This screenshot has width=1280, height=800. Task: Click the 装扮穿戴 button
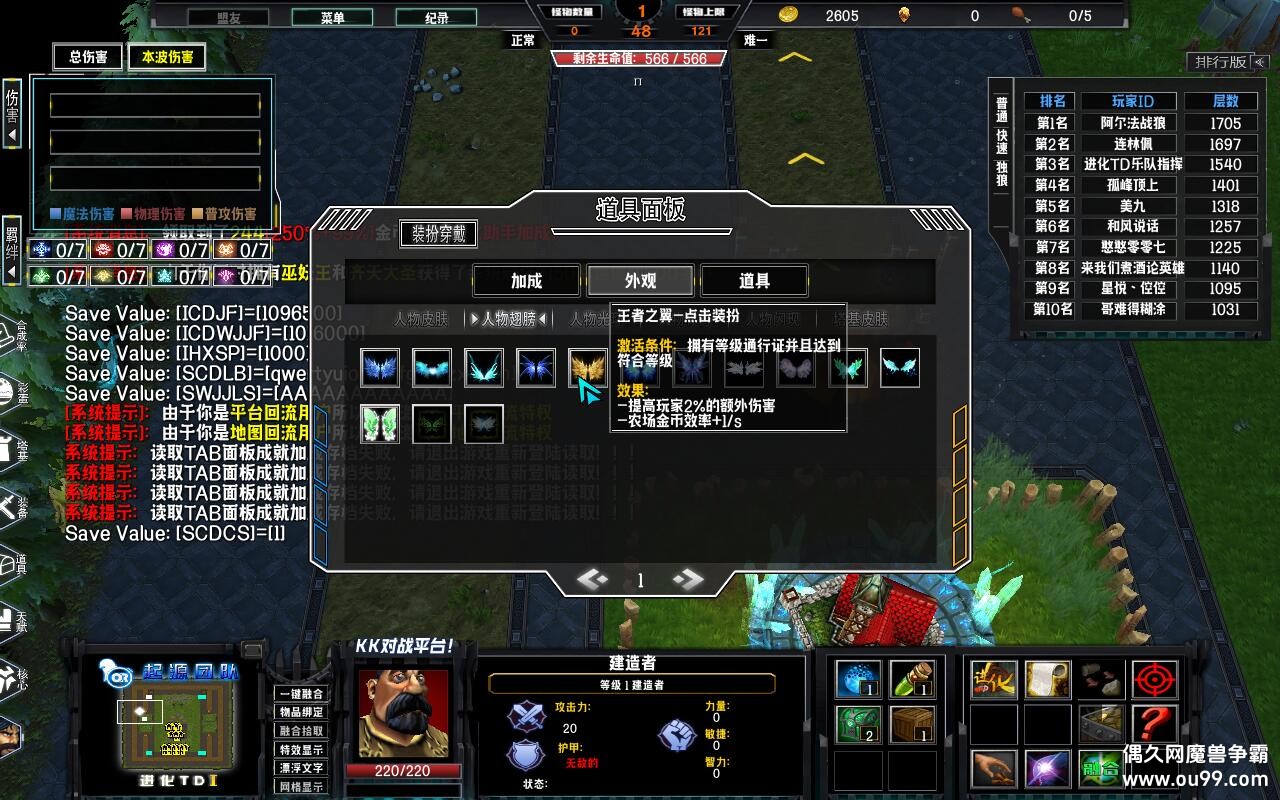pyautogui.click(x=438, y=234)
